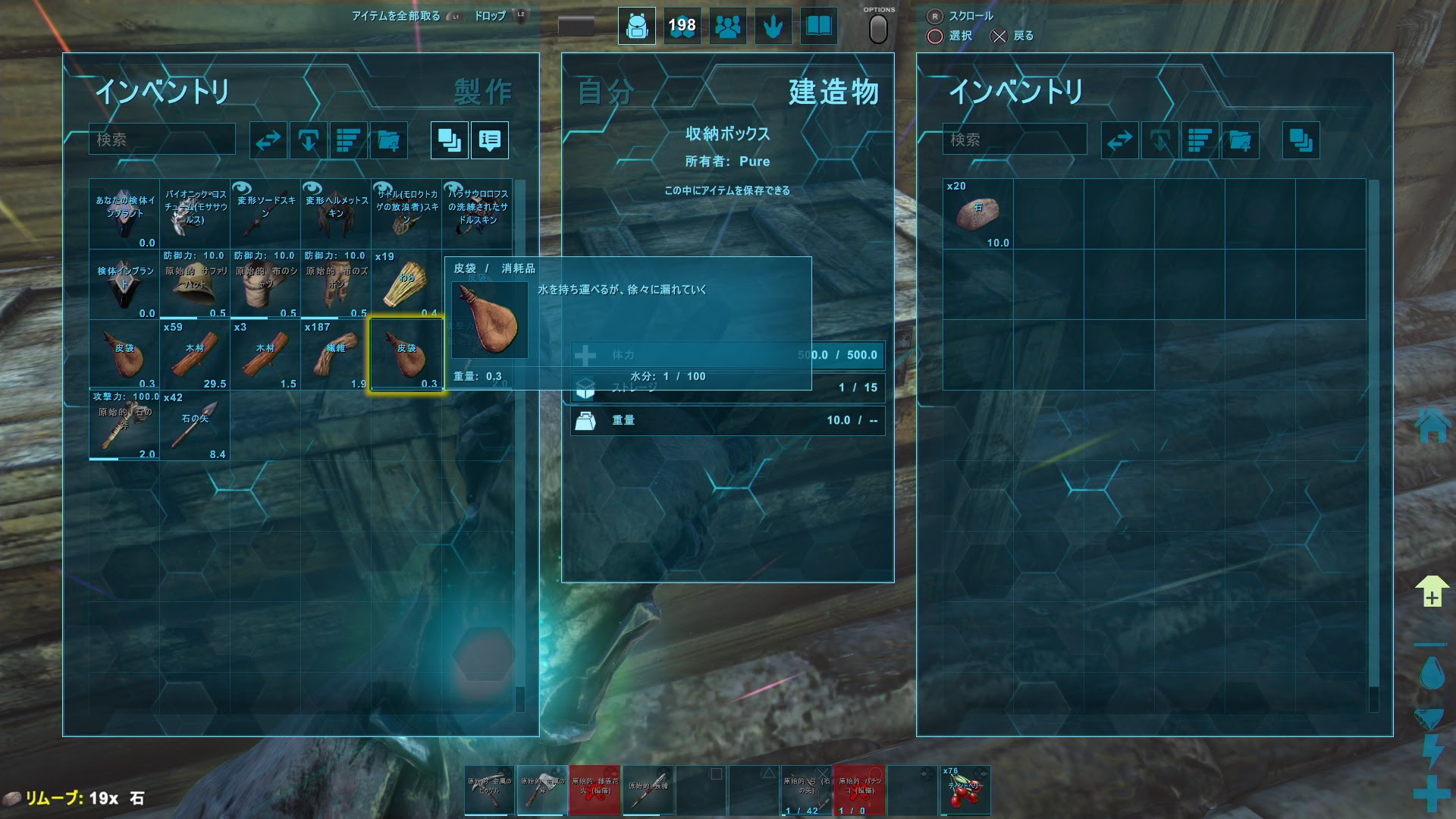Screen dimensions: 1456x819
Task: Toggle the folder view stack icon on left panel
Action: coord(449,140)
